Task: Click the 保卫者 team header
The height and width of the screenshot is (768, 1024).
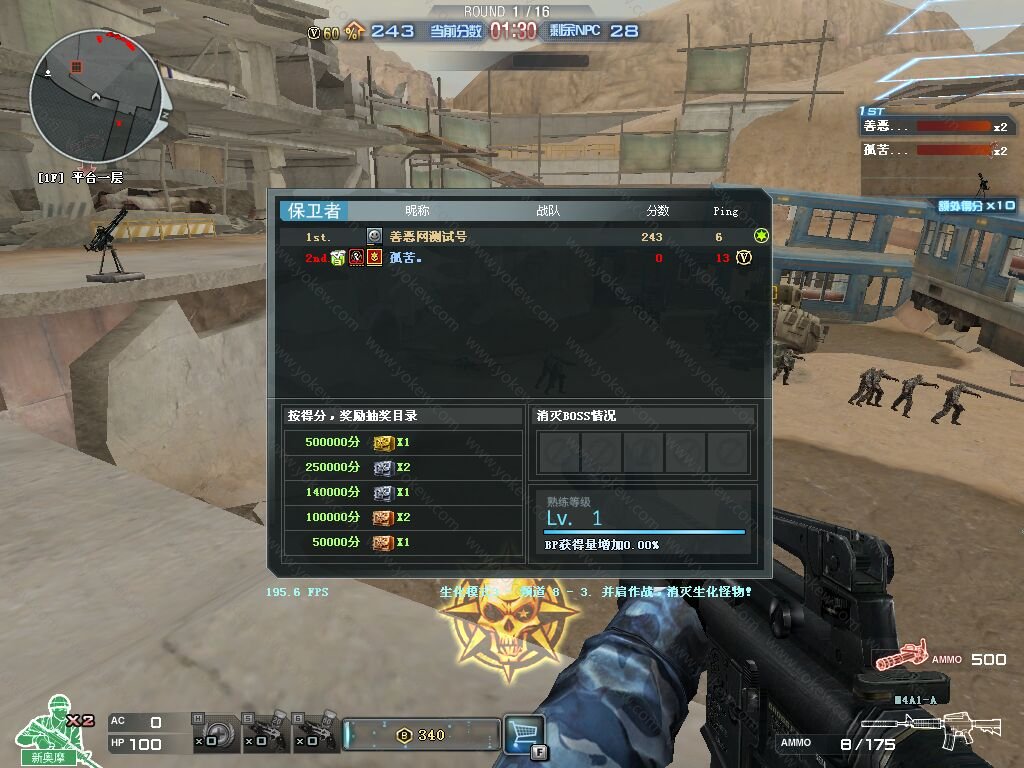Action: [x=315, y=210]
